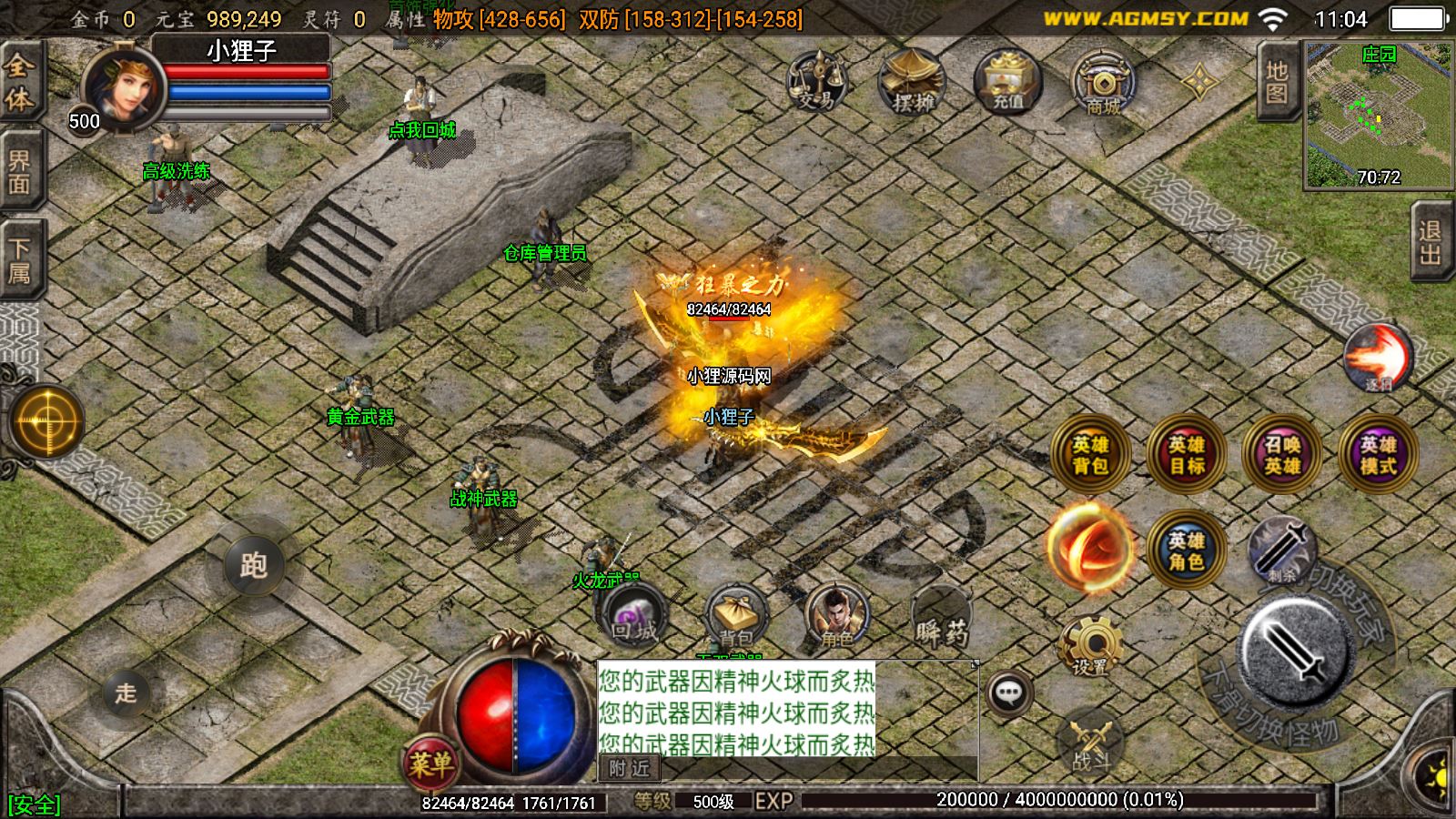
Task: Open the 背包 backpack
Action: [735, 618]
